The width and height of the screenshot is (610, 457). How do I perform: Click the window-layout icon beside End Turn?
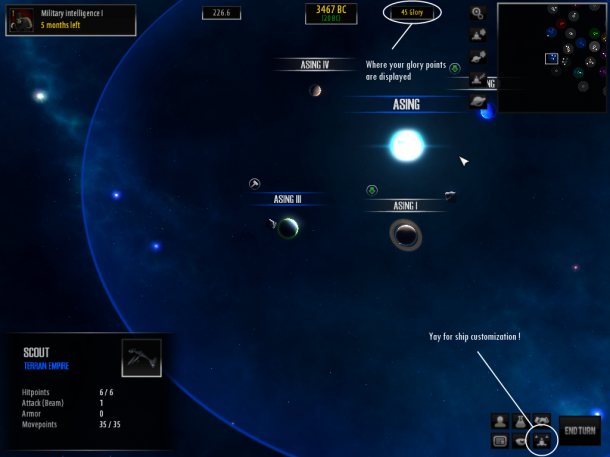tap(499, 440)
